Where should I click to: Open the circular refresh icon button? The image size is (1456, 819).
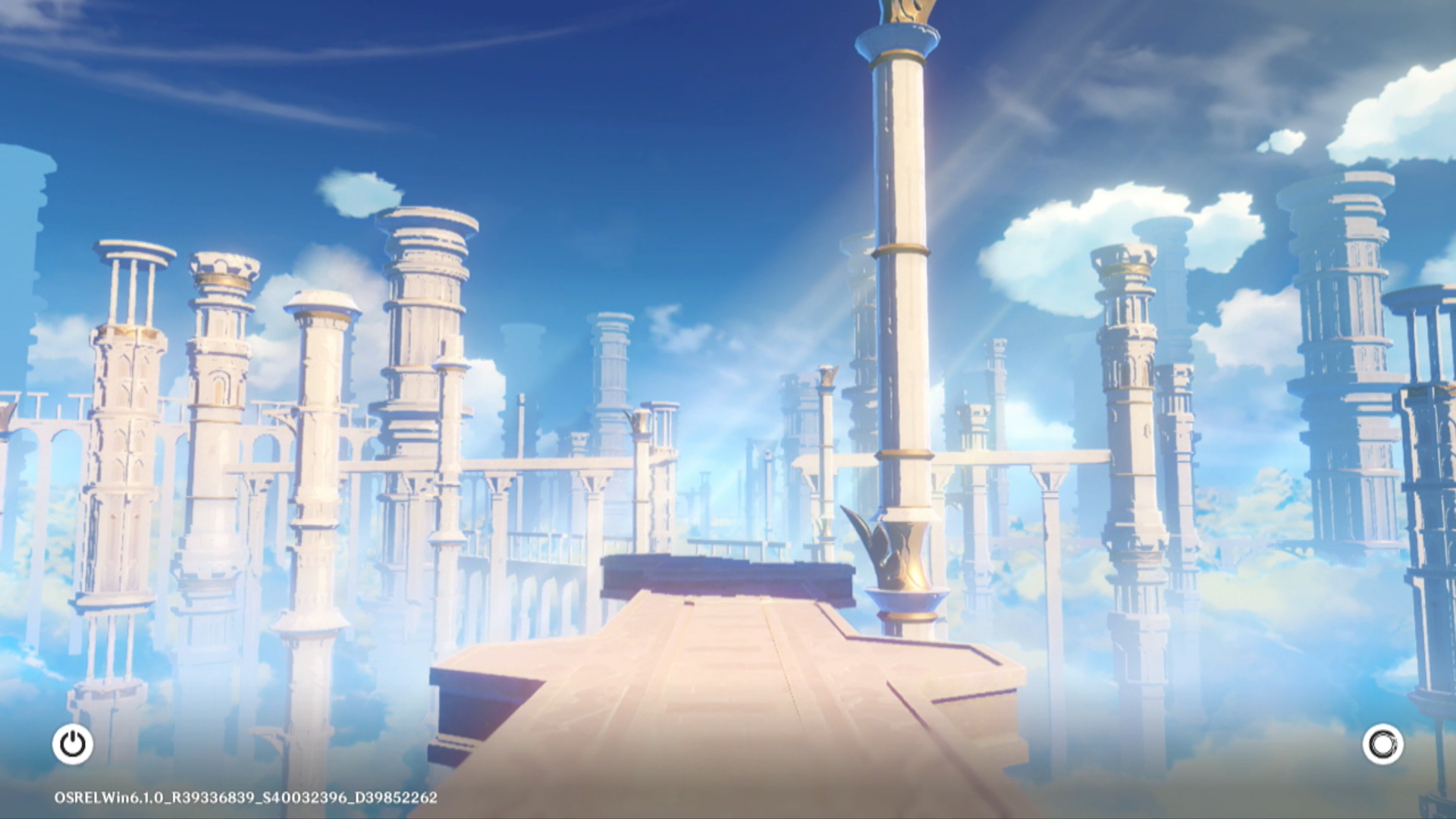point(1382,745)
